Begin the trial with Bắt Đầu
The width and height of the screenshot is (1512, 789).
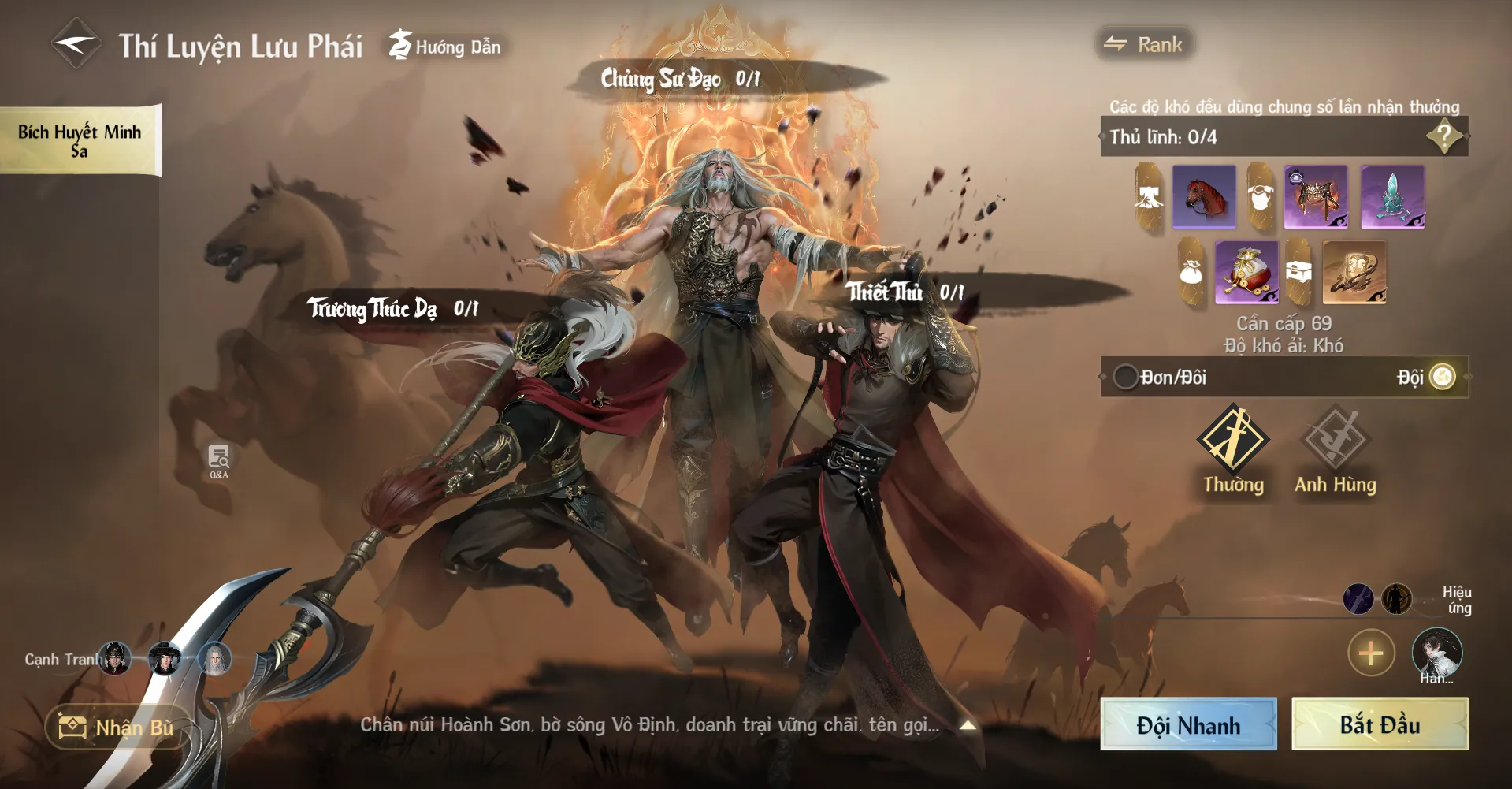pos(1380,724)
